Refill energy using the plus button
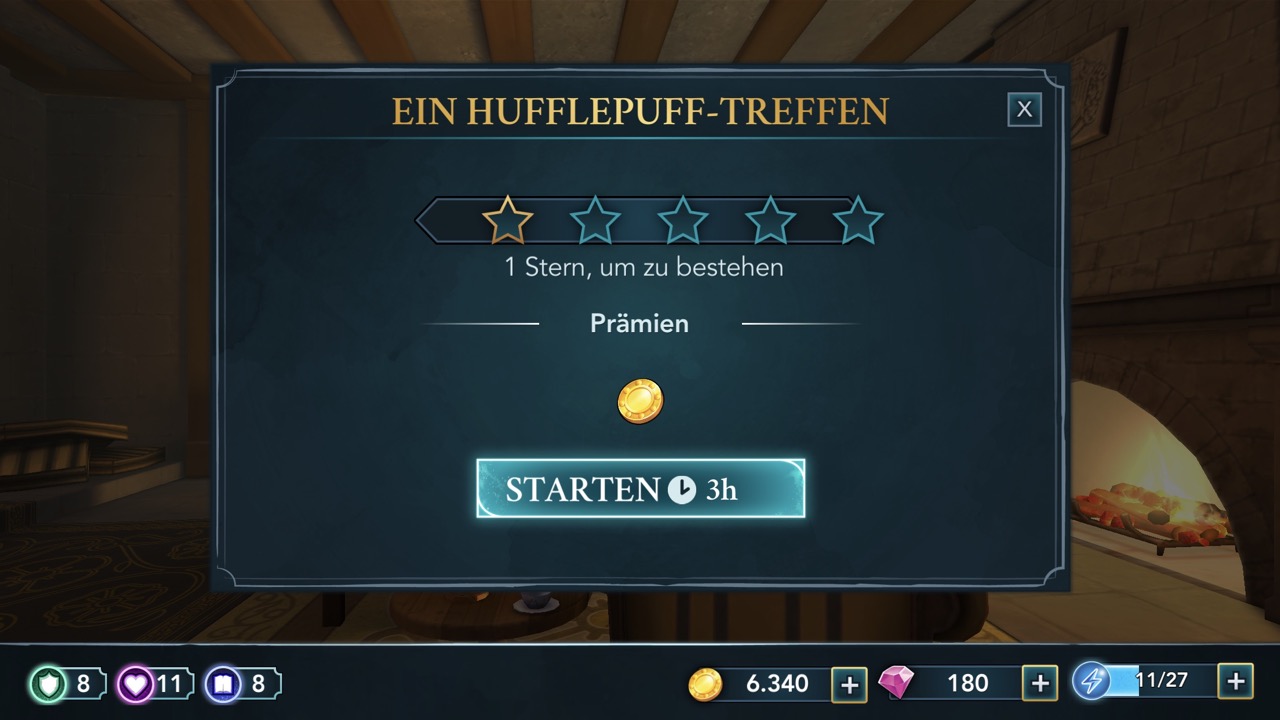Screen dimensions: 1280x720 coord(1235,681)
